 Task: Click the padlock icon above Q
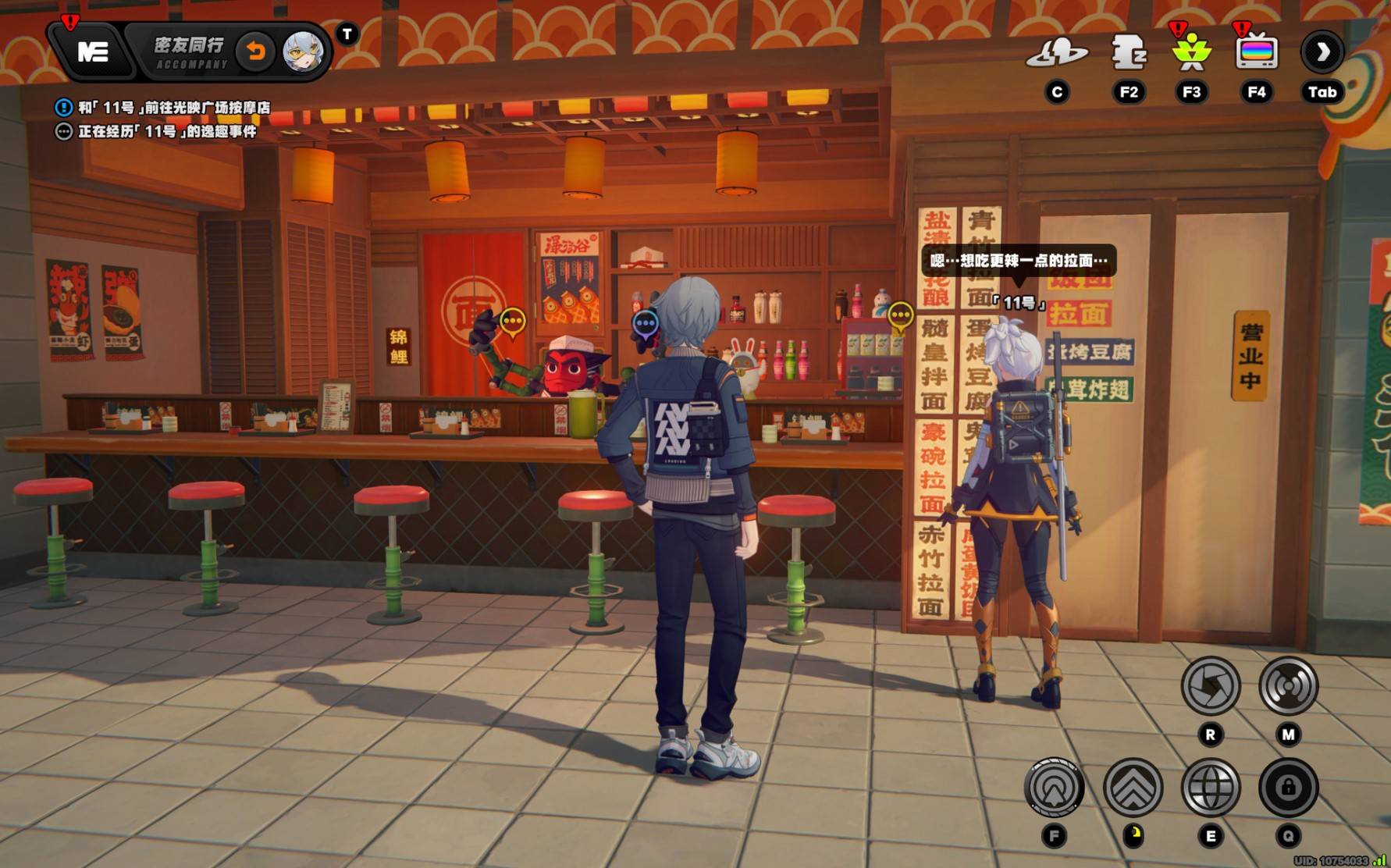click(x=1288, y=788)
